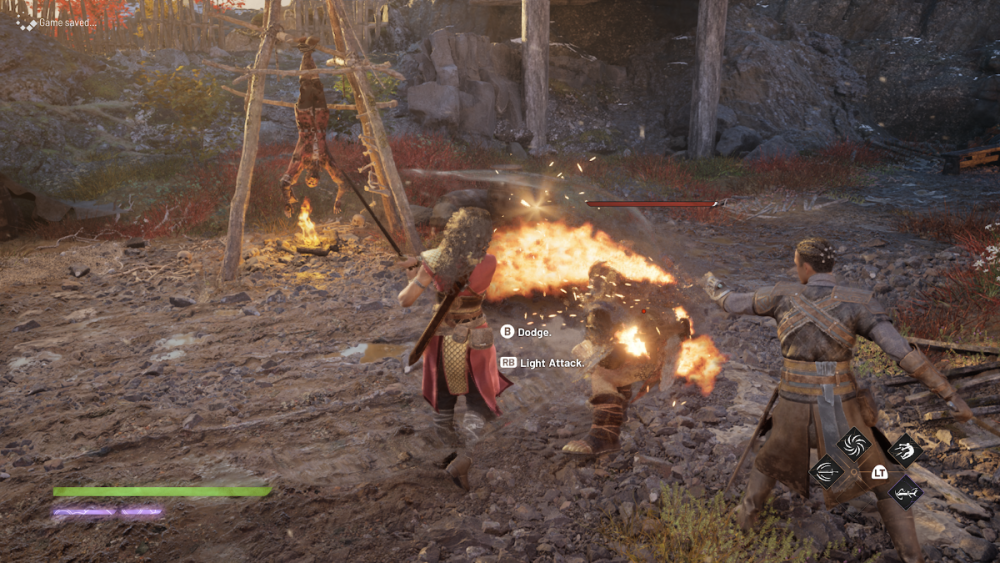Trigger the charging figure ability
1000x563 pixels.
[904, 450]
